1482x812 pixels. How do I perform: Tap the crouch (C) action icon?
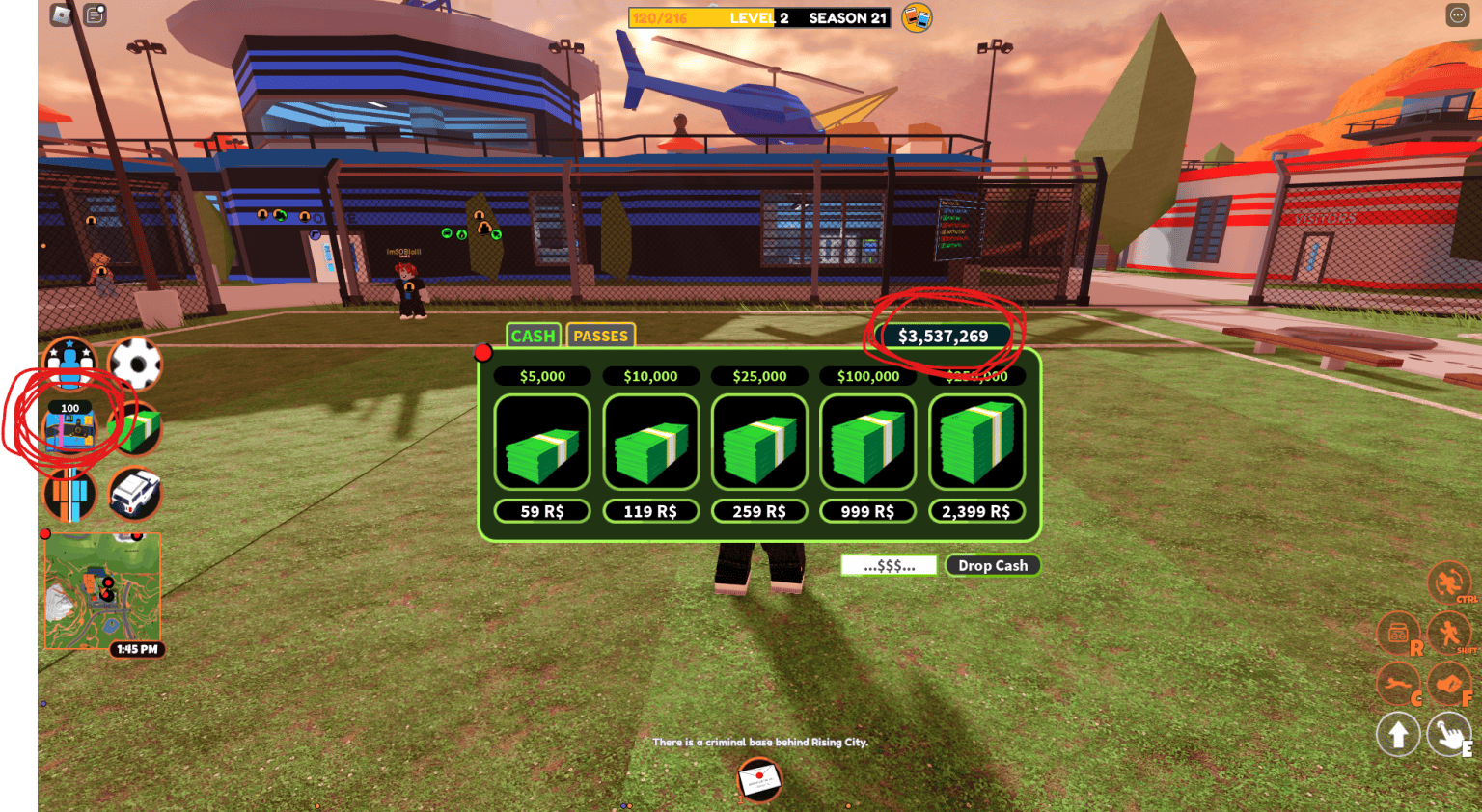tap(1398, 685)
